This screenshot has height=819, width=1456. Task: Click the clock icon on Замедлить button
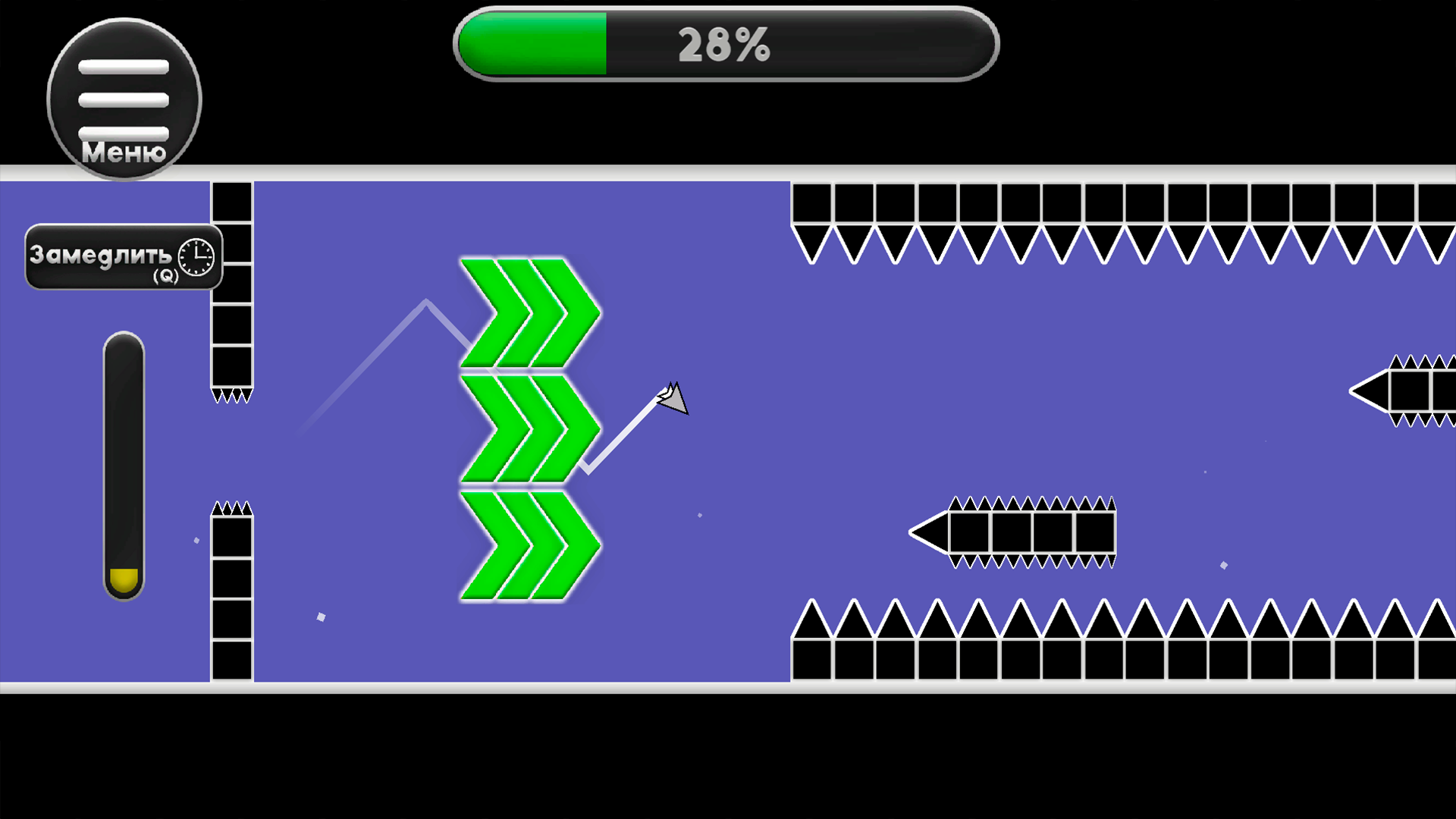click(x=194, y=259)
